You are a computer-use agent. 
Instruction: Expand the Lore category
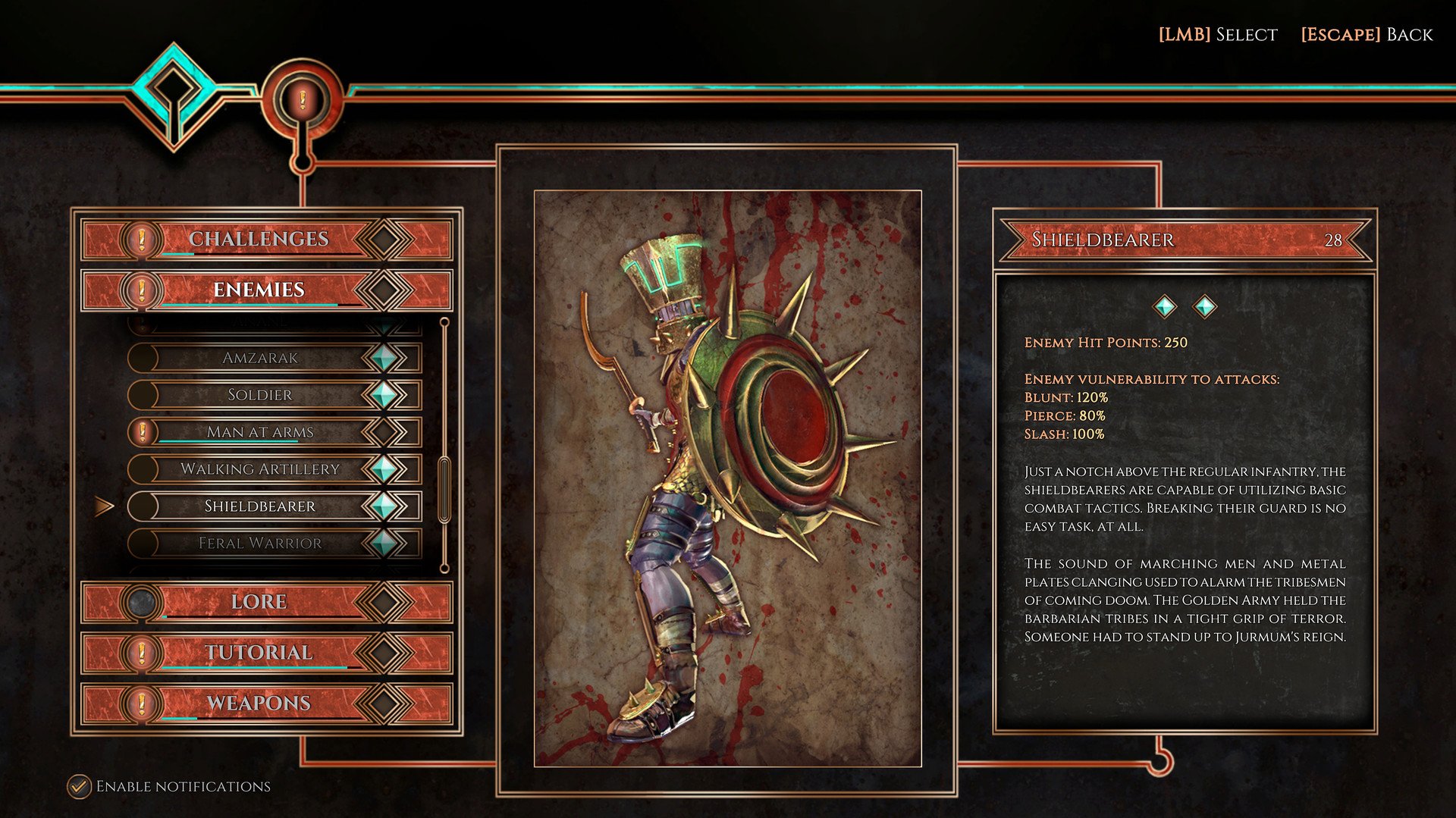[x=259, y=602]
